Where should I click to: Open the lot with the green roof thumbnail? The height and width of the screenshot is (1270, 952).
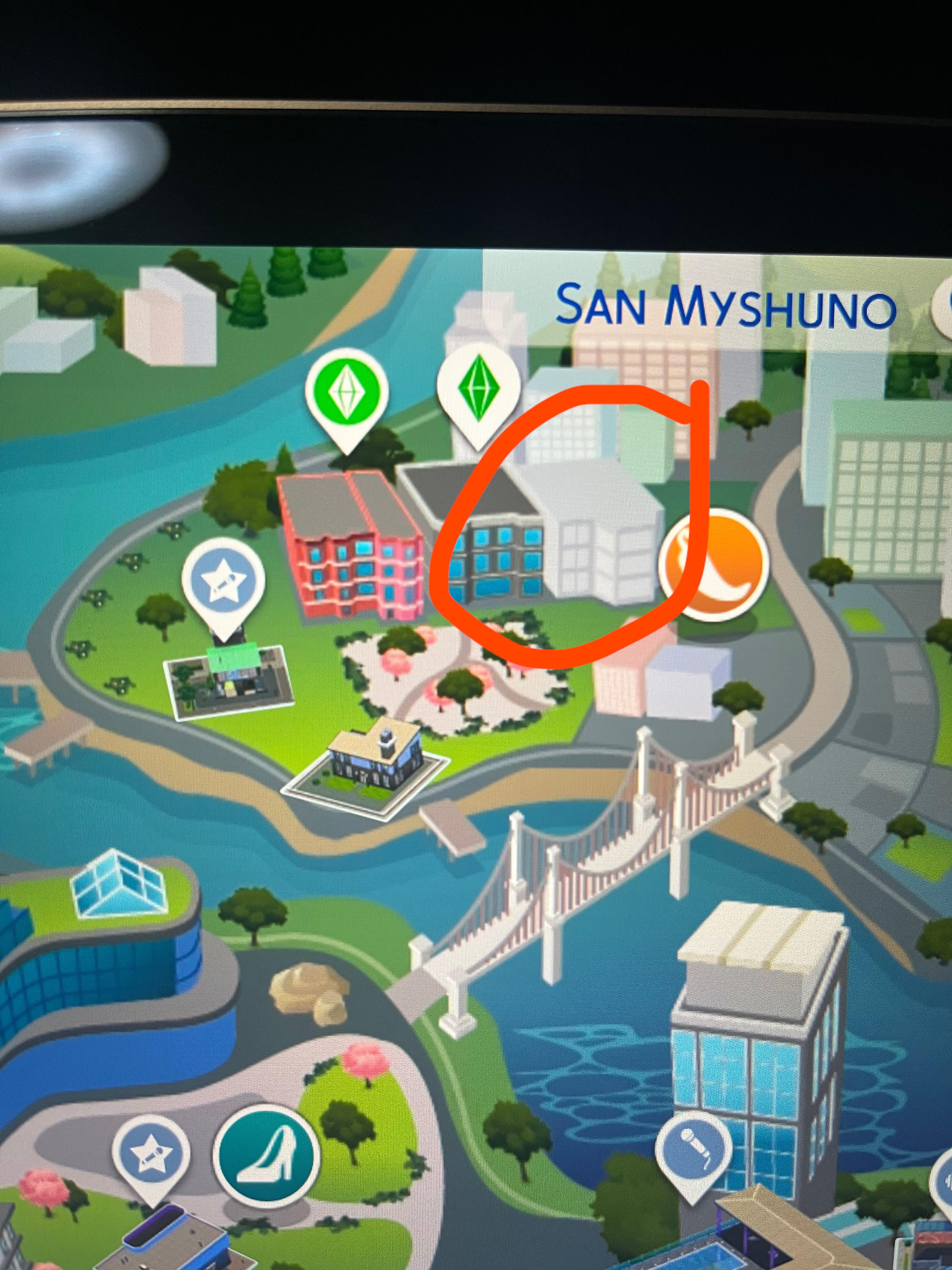[x=229, y=683]
